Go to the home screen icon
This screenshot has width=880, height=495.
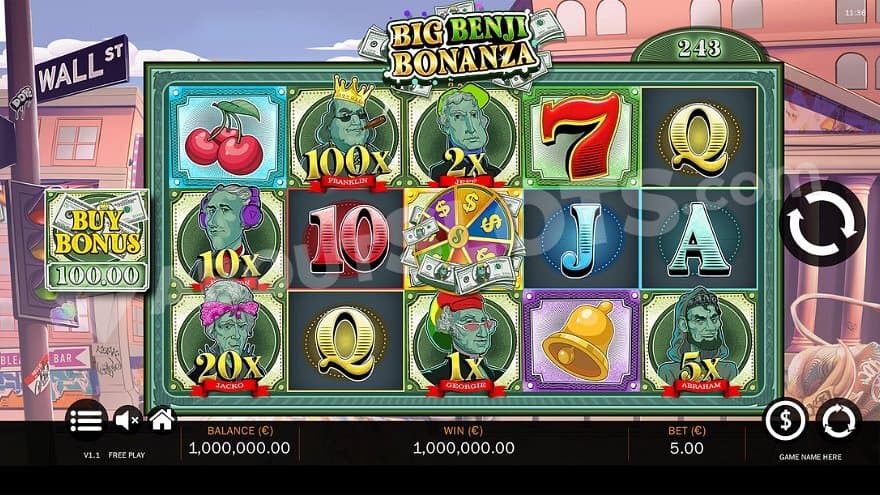162,420
